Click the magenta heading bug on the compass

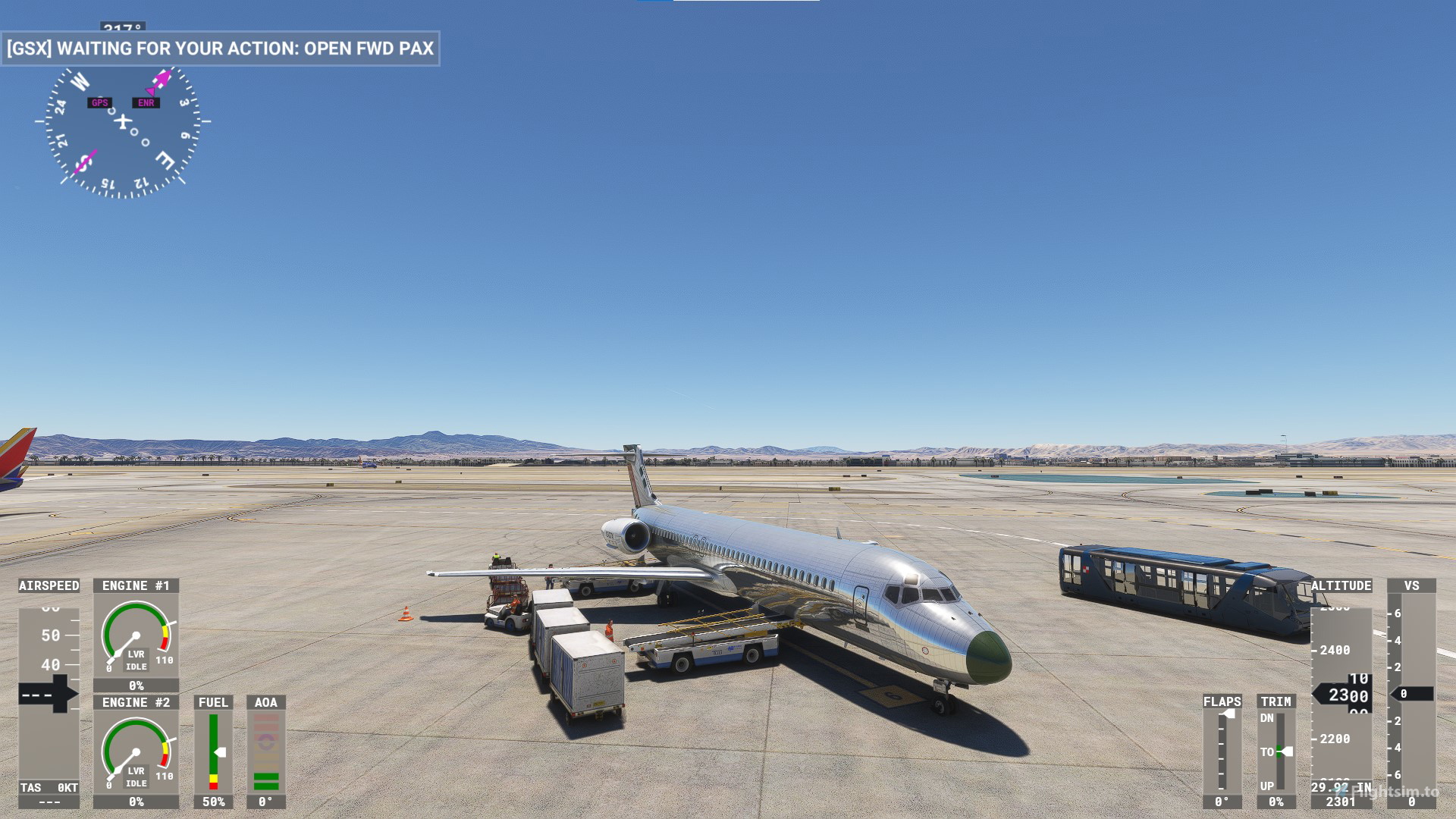pos(163,76)
